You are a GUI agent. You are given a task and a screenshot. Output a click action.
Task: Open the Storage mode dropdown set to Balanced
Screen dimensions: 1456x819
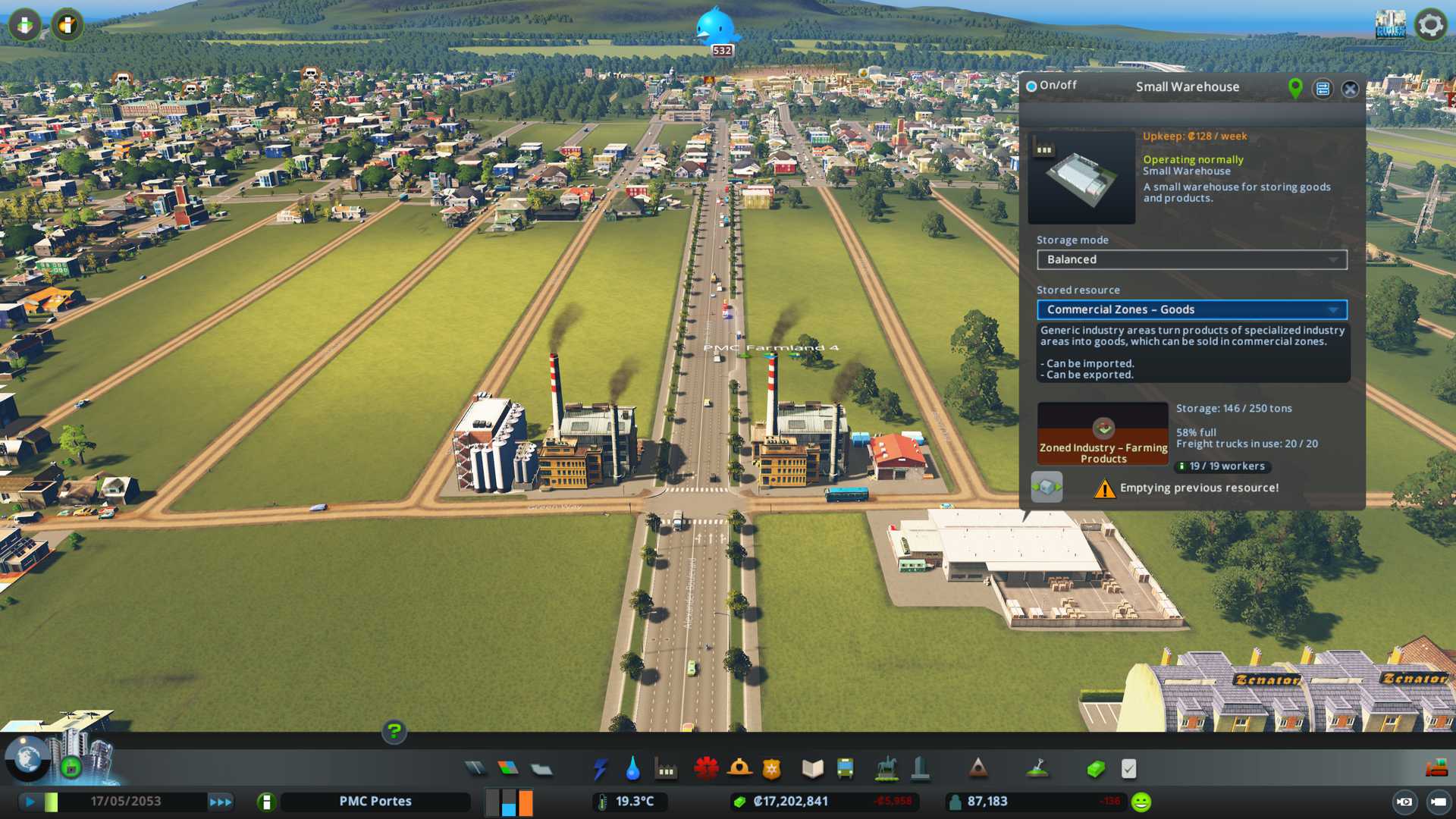click(x=1191, y=259)
